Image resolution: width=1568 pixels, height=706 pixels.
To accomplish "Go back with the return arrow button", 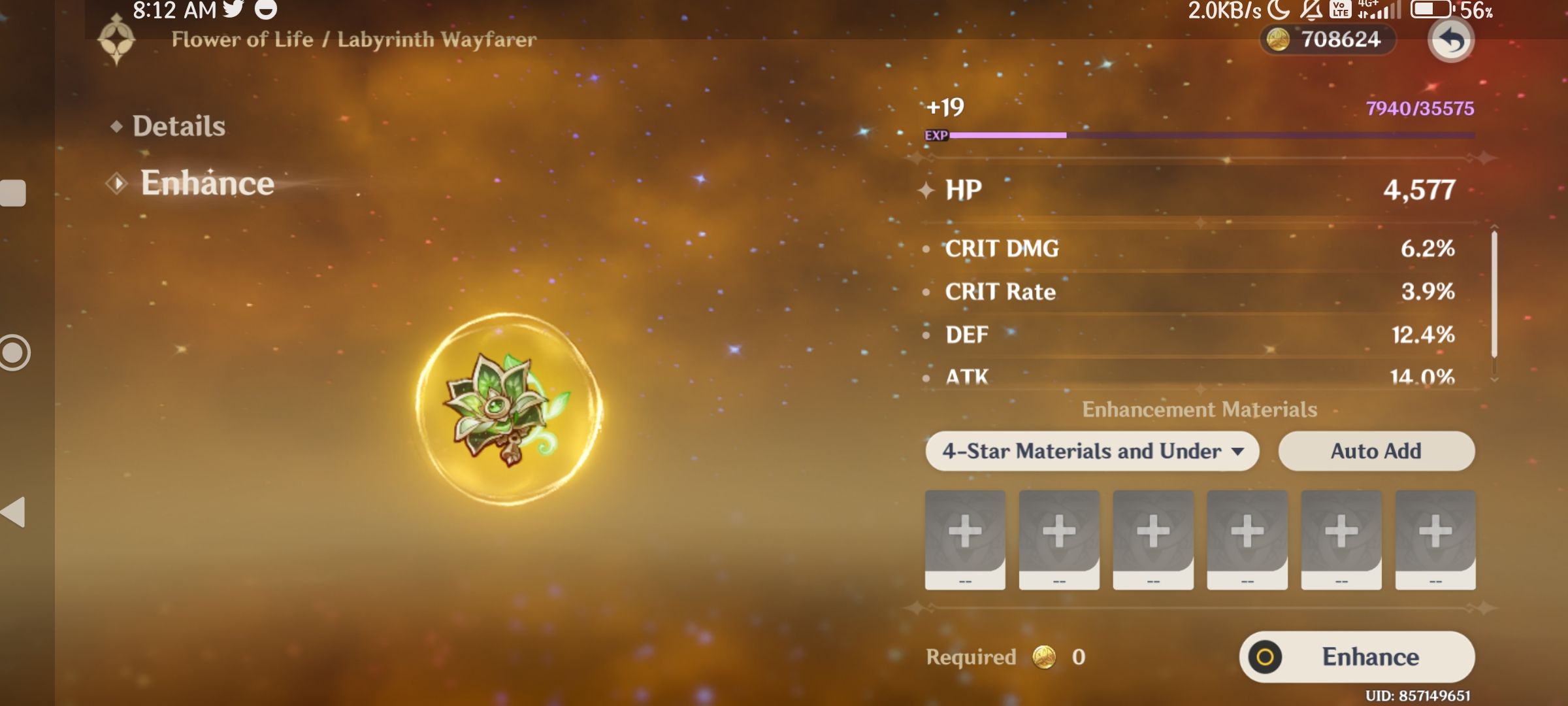I will tap(1450, 41).
